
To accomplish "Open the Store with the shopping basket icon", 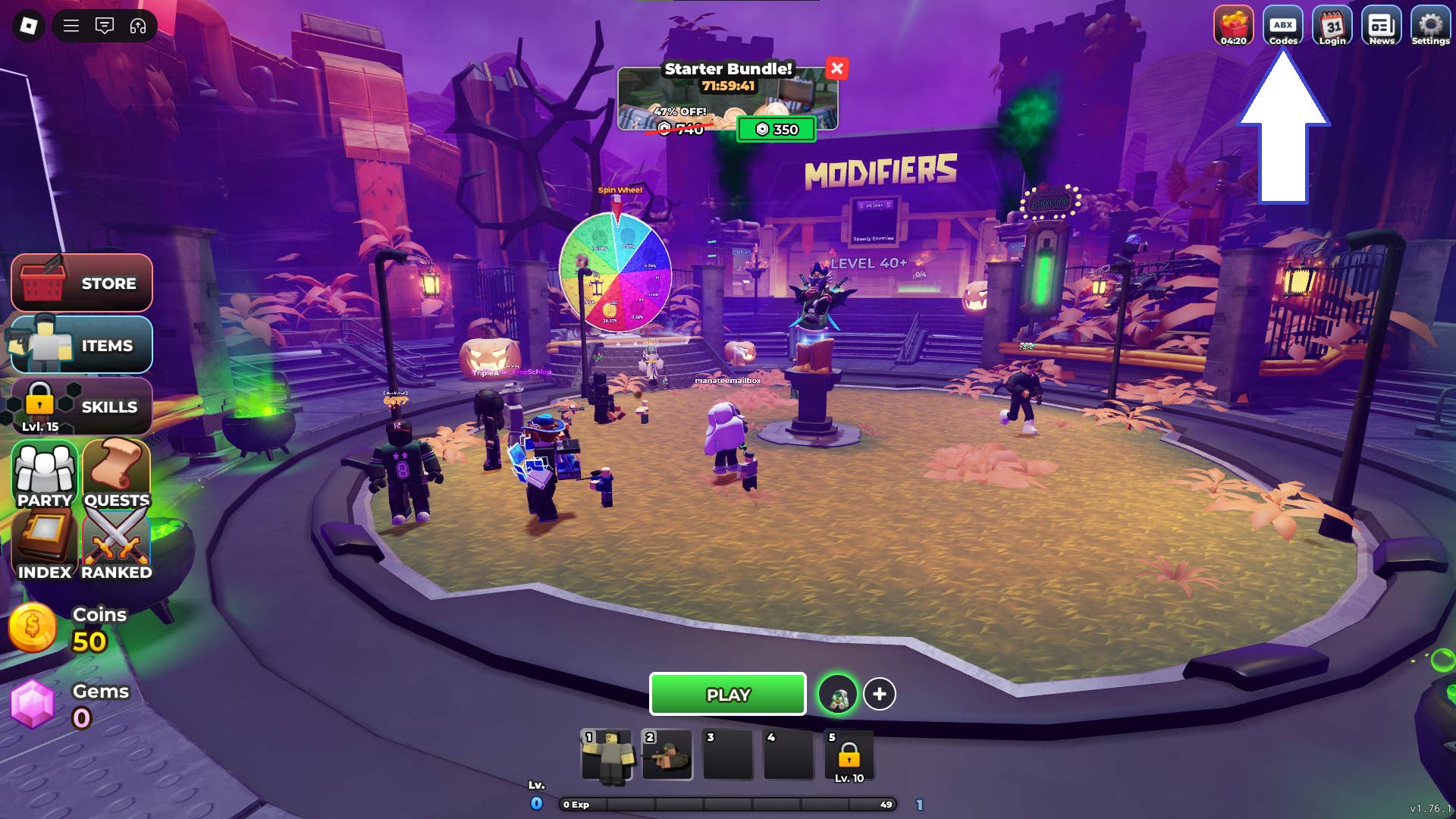I will (82, 283).
